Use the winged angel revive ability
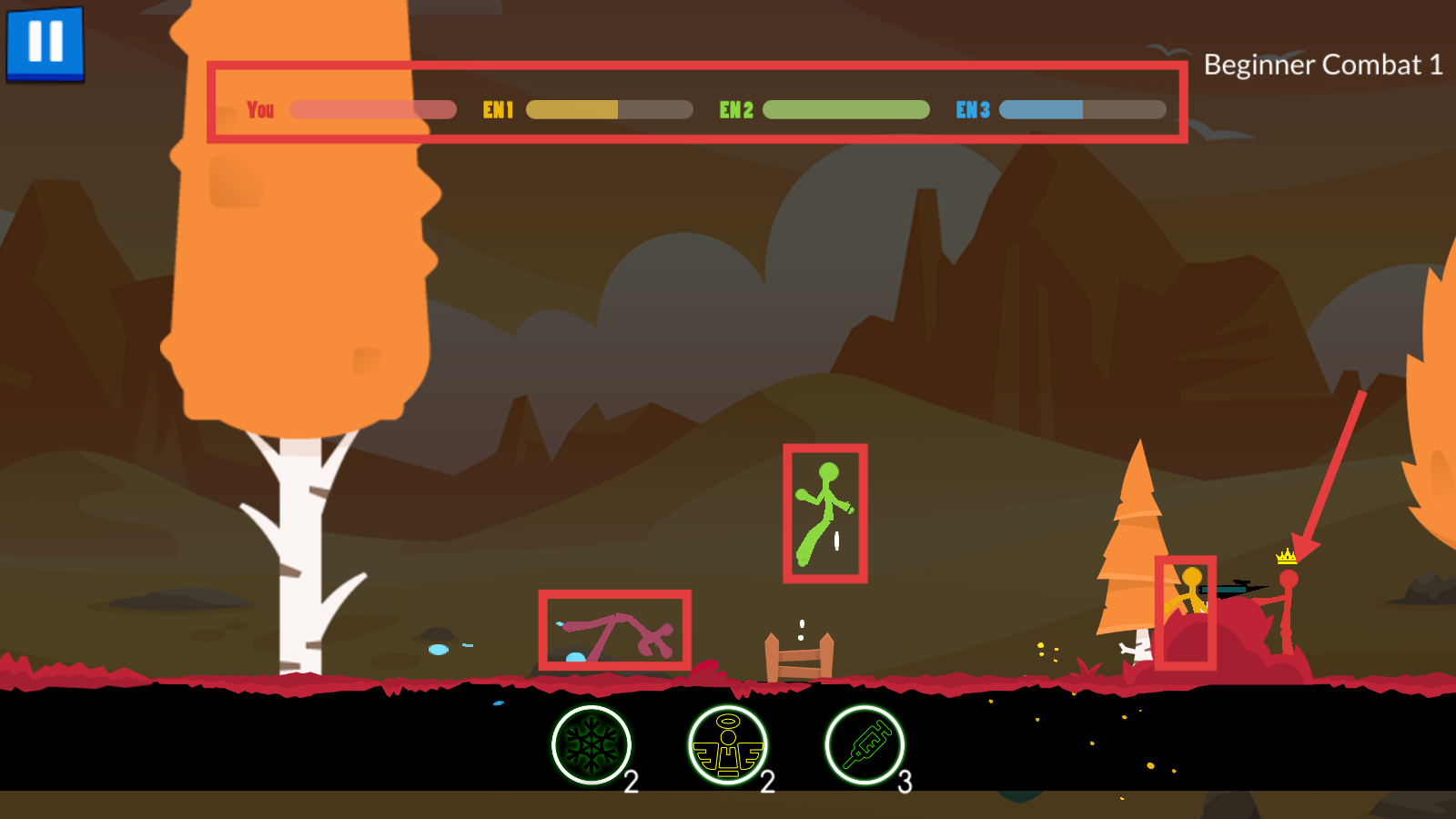The image size is (1456, 819). tap(728, 745)
